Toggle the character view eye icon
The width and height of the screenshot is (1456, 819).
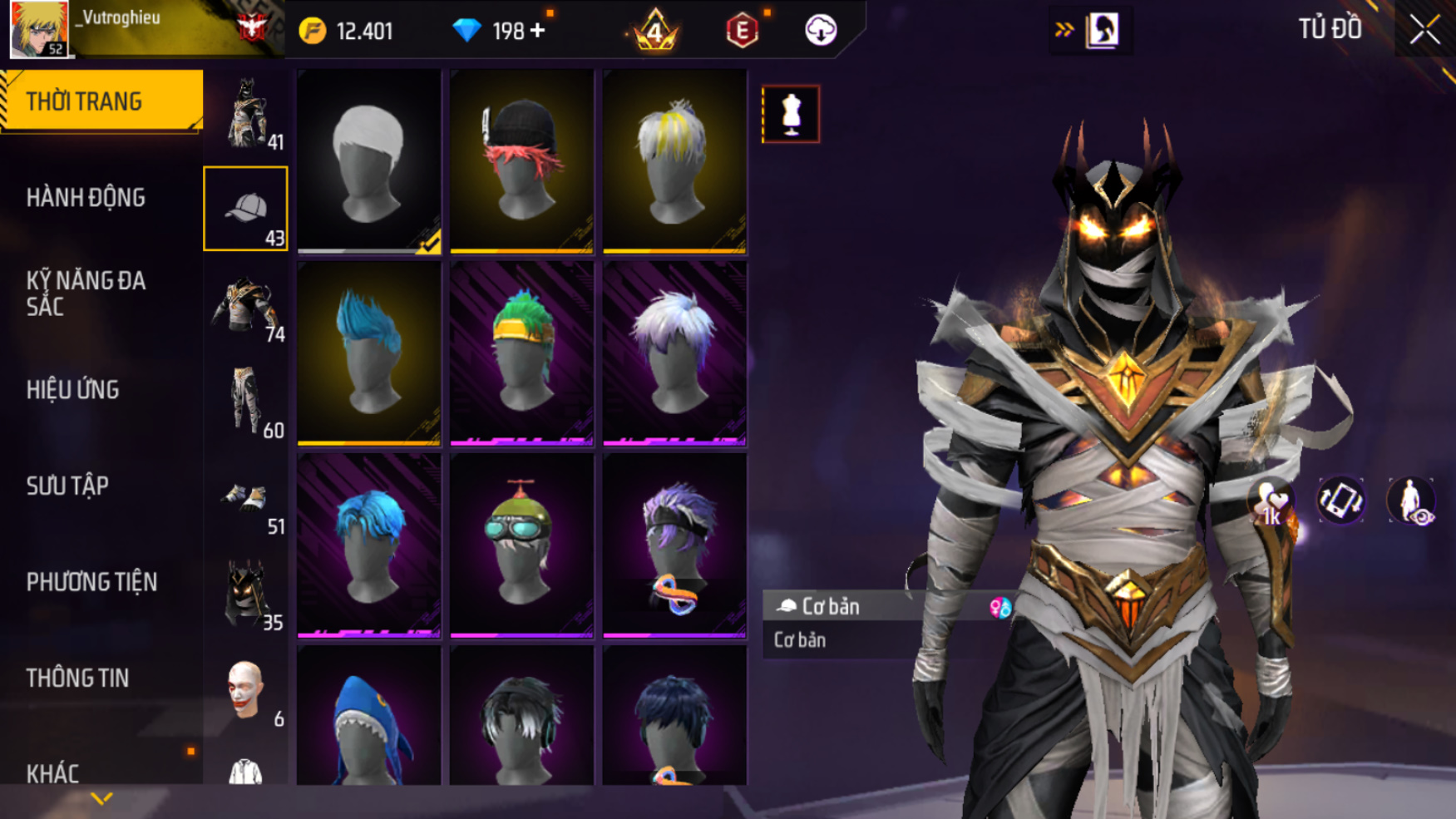(1410, 502)
